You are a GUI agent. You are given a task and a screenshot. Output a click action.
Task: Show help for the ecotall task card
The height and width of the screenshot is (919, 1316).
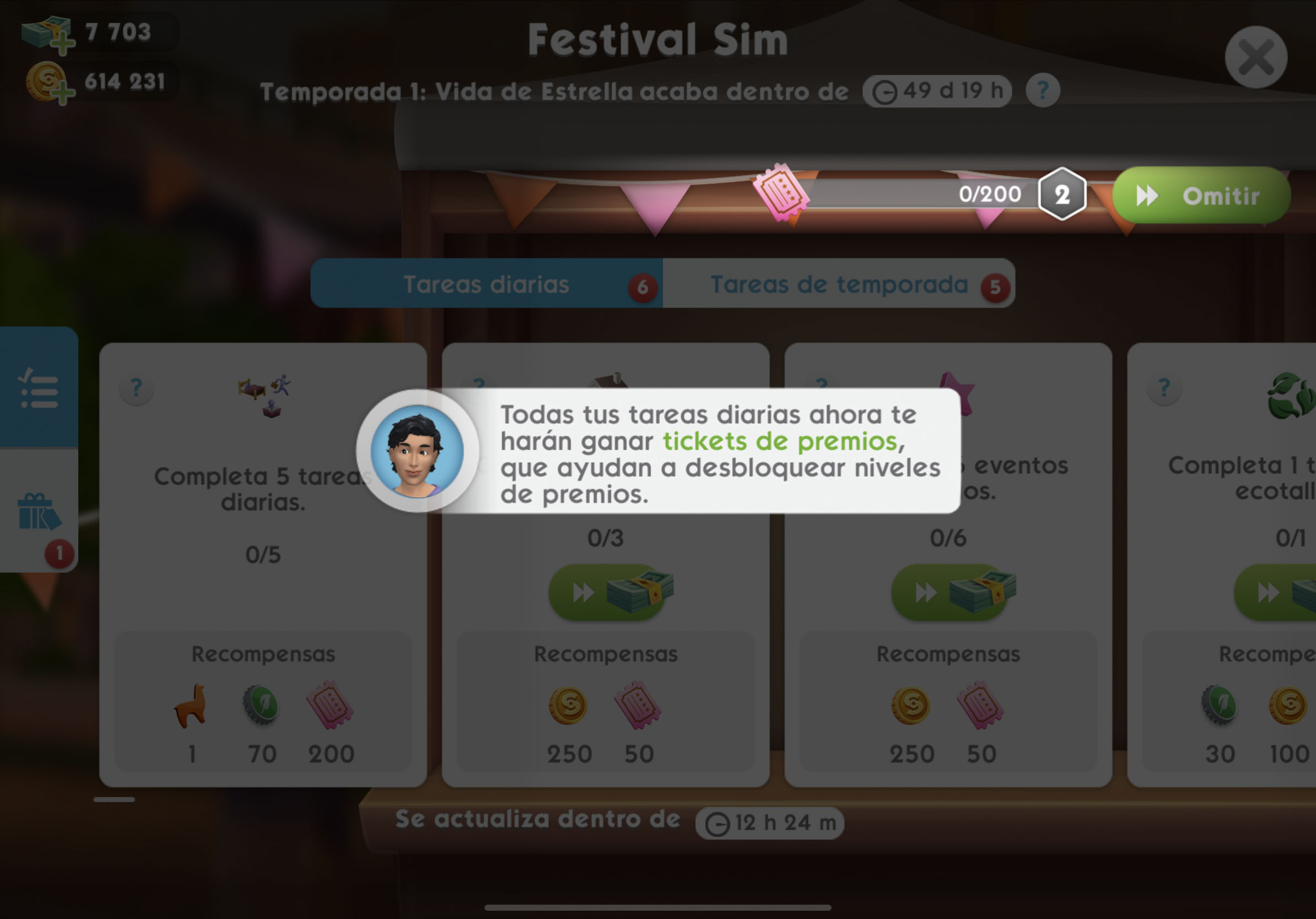pos(1163,388)
